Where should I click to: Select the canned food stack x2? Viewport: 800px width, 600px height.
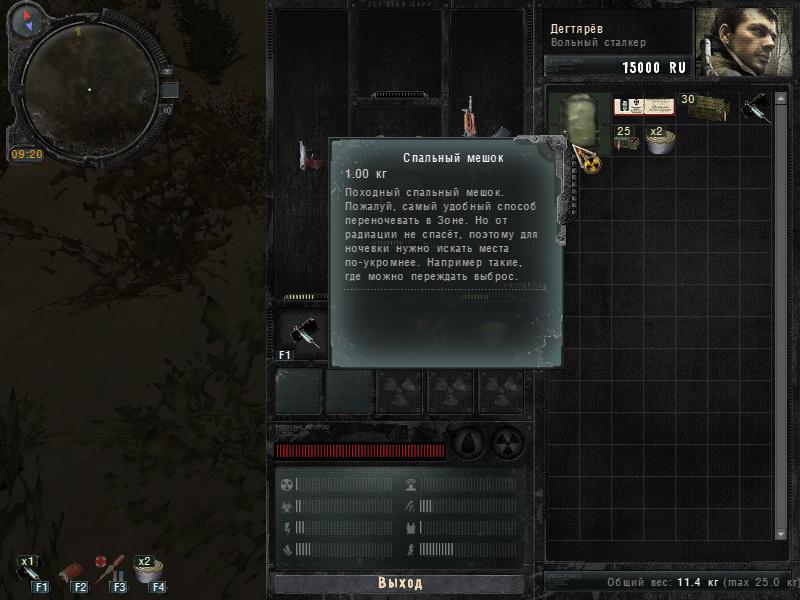(659, 140)
